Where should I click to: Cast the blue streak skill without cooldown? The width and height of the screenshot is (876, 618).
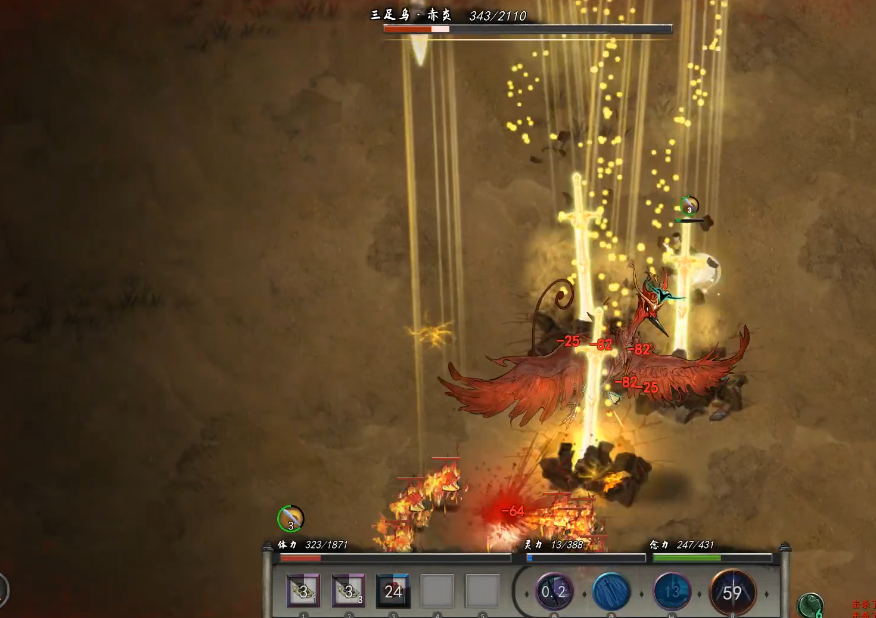click(x=611, y=591)
